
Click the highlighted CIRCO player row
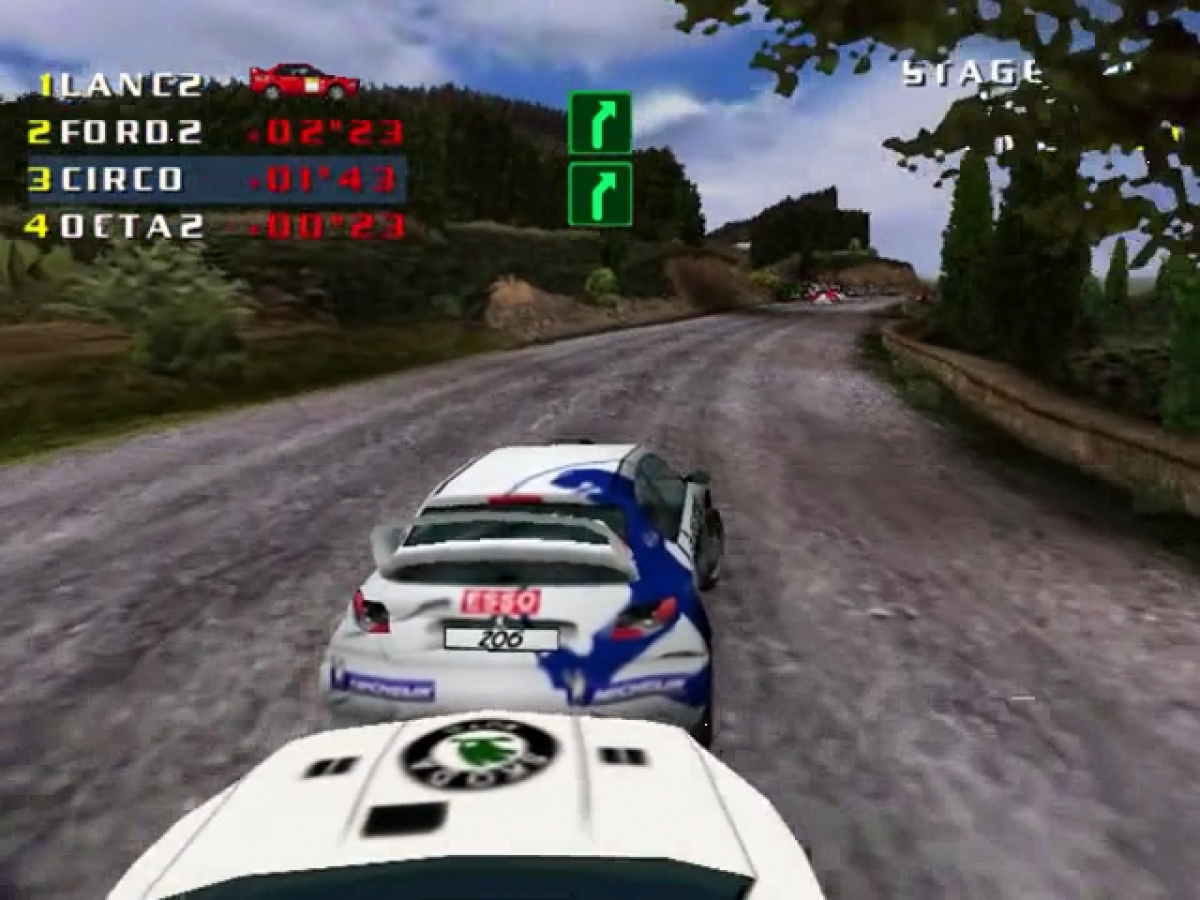(x=216, y=180)
